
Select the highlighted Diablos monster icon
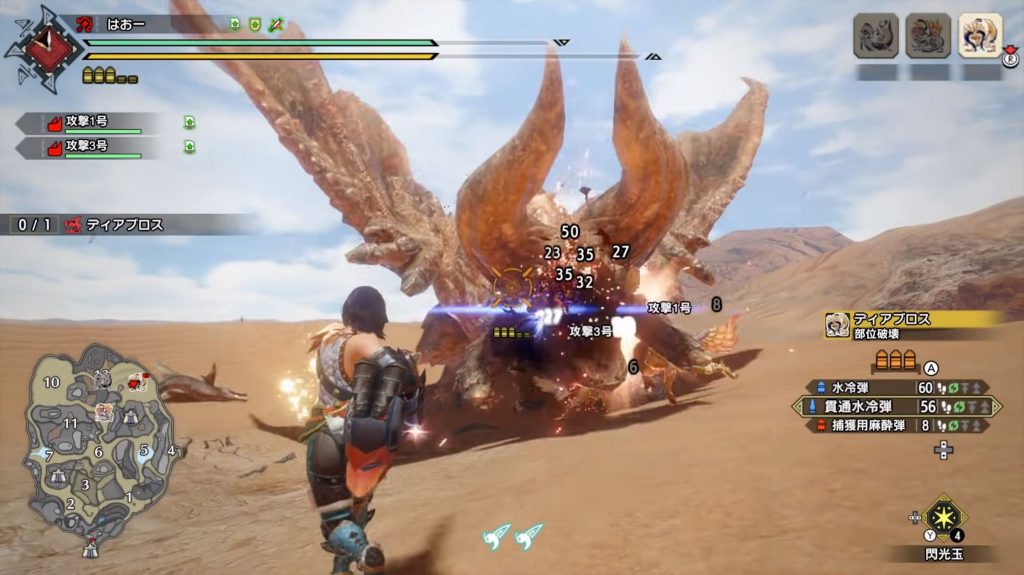[980, 36]
